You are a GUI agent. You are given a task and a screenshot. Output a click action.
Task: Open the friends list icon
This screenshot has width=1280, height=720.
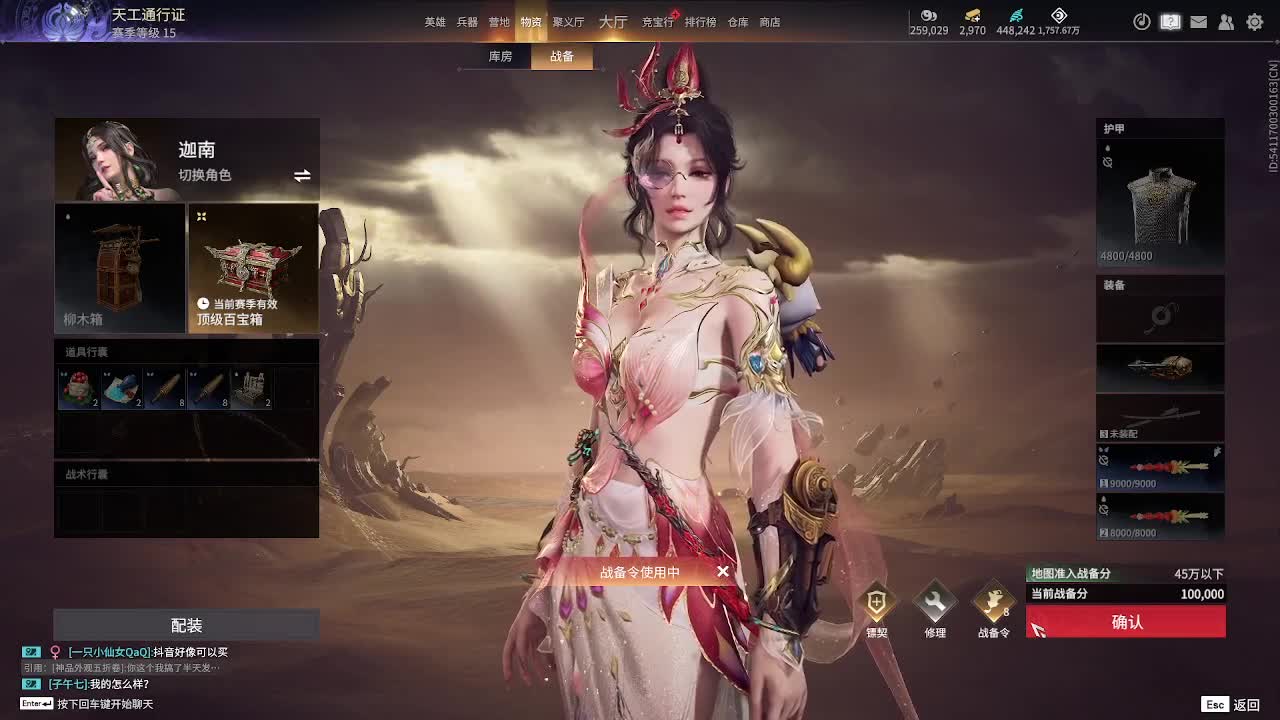[x=1226, y=22]
